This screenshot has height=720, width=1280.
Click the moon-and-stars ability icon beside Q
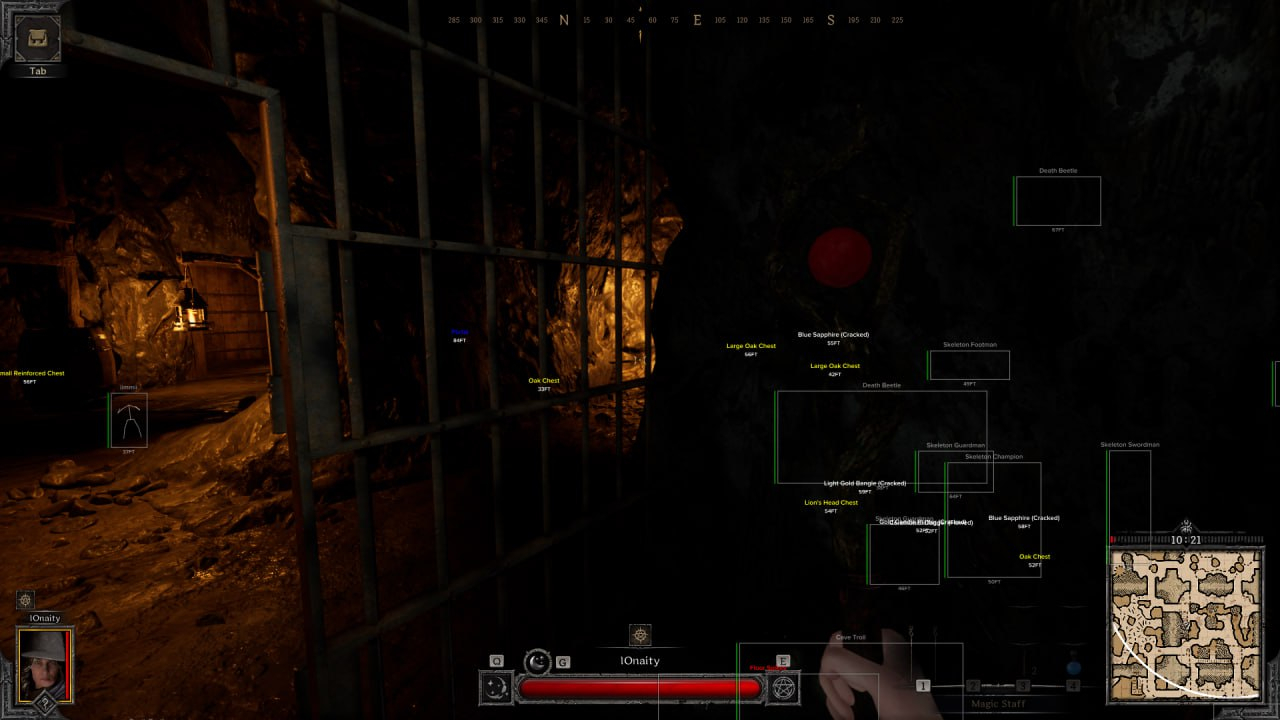pyautogui.click(x=495, y=685)
